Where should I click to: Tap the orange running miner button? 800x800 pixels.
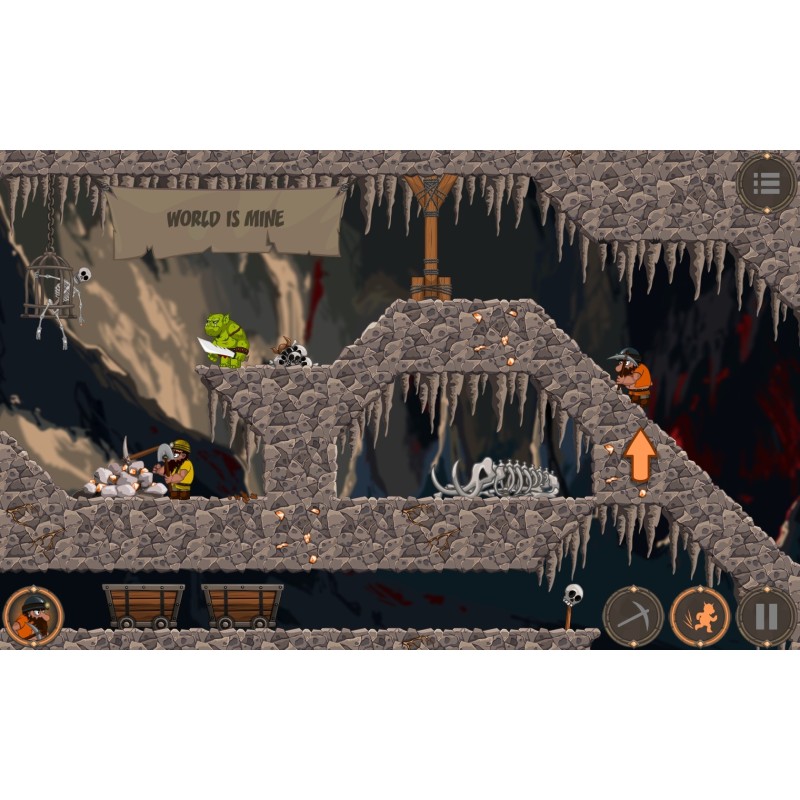[699, 616]
